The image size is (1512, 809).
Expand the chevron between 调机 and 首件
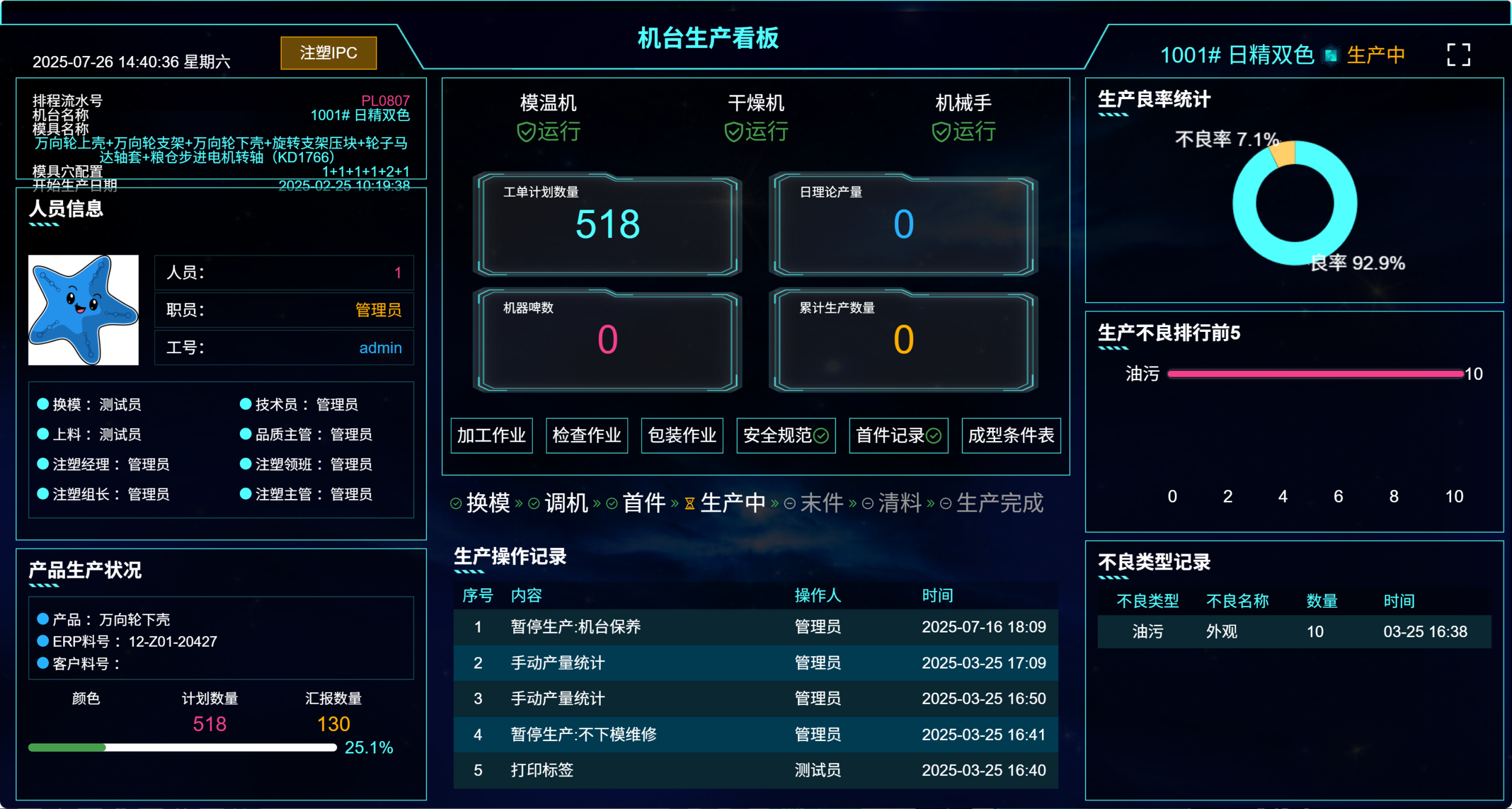pos(598,503)
